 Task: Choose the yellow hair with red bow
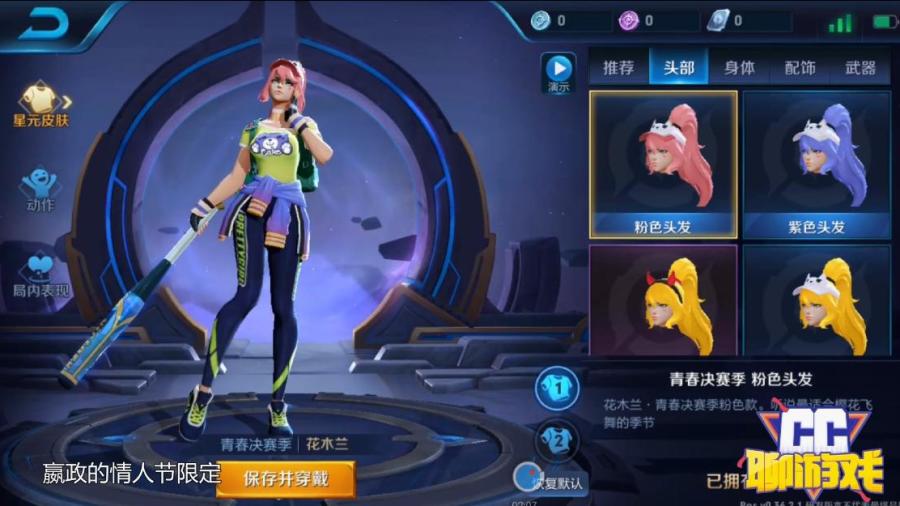click(663, 300)
